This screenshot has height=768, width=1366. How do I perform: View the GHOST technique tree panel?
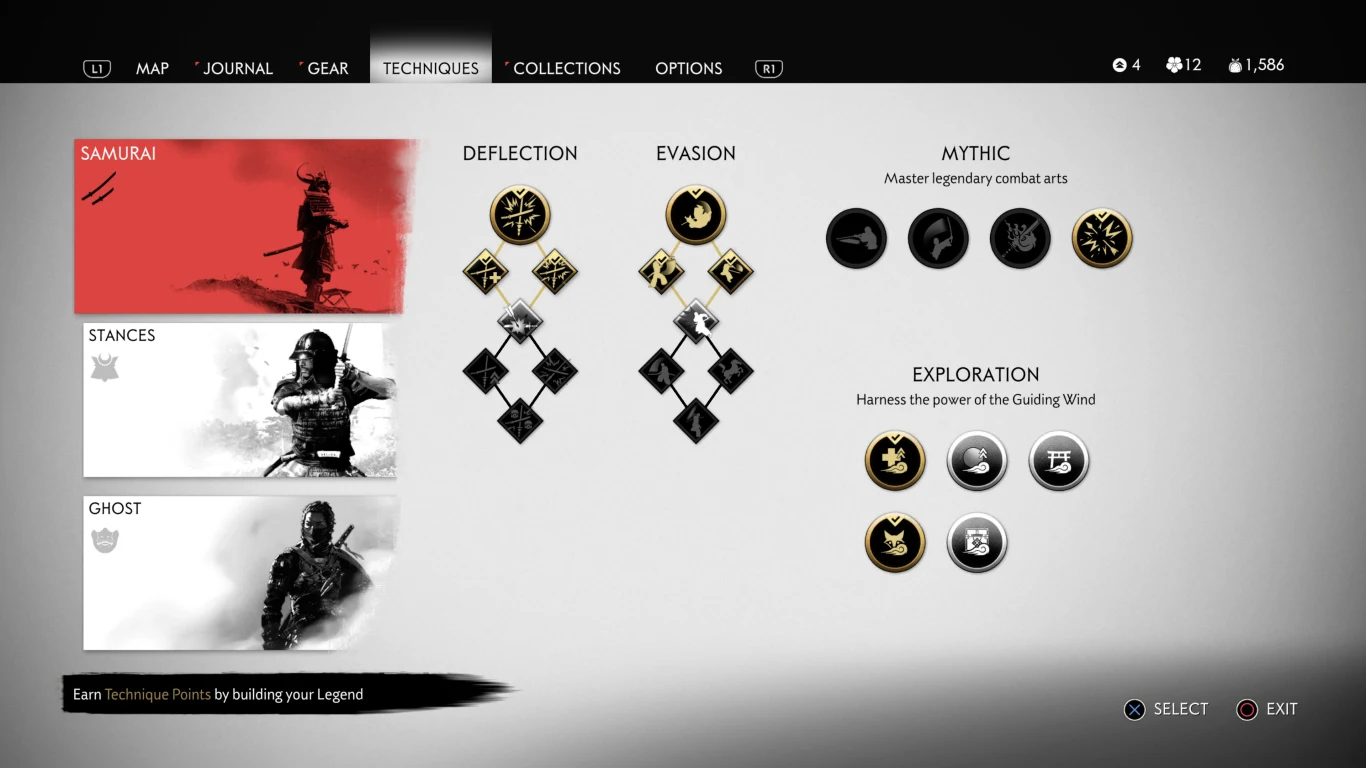[x=238, y=572]
